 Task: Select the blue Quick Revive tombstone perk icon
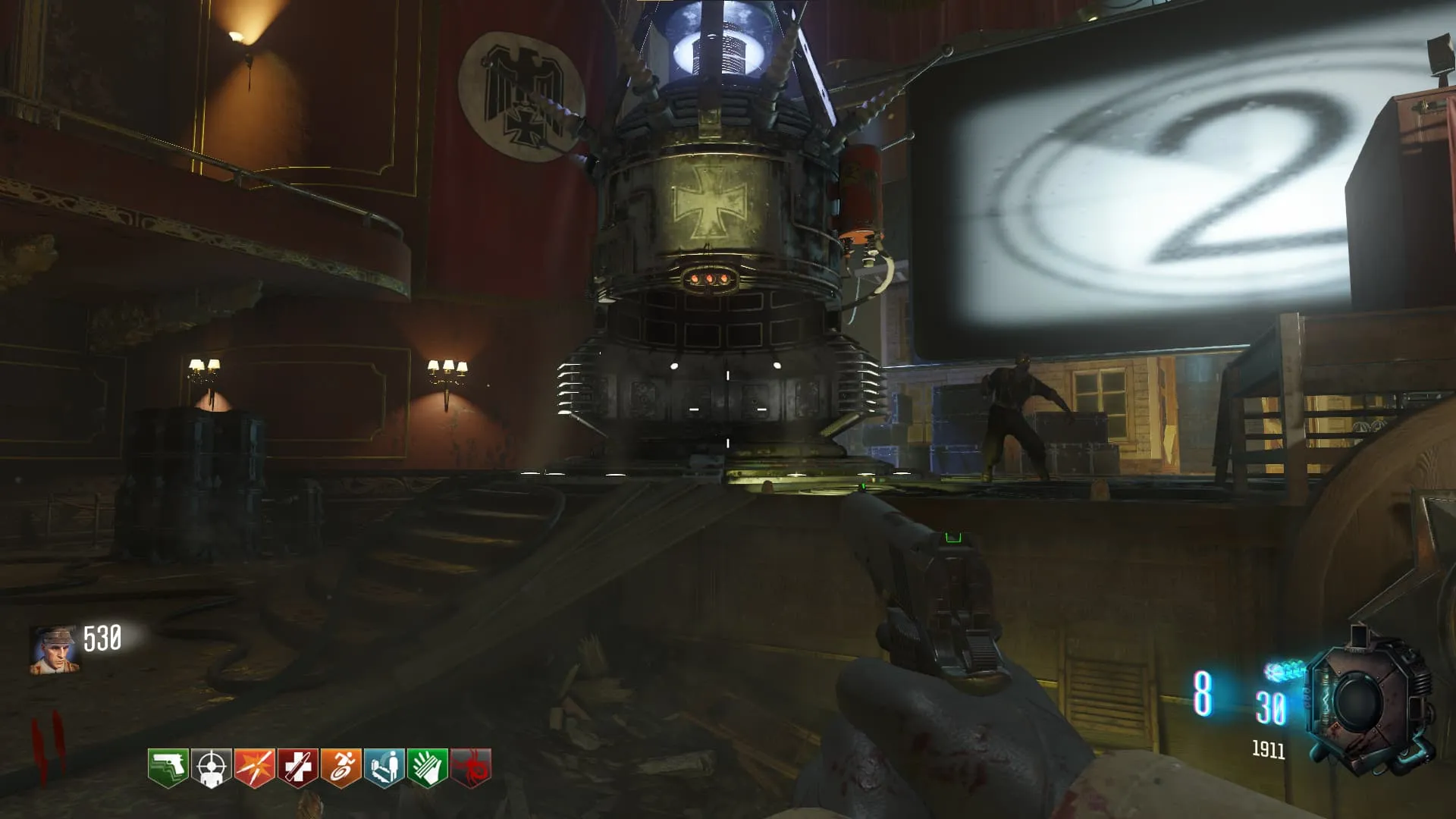[384, 767]
